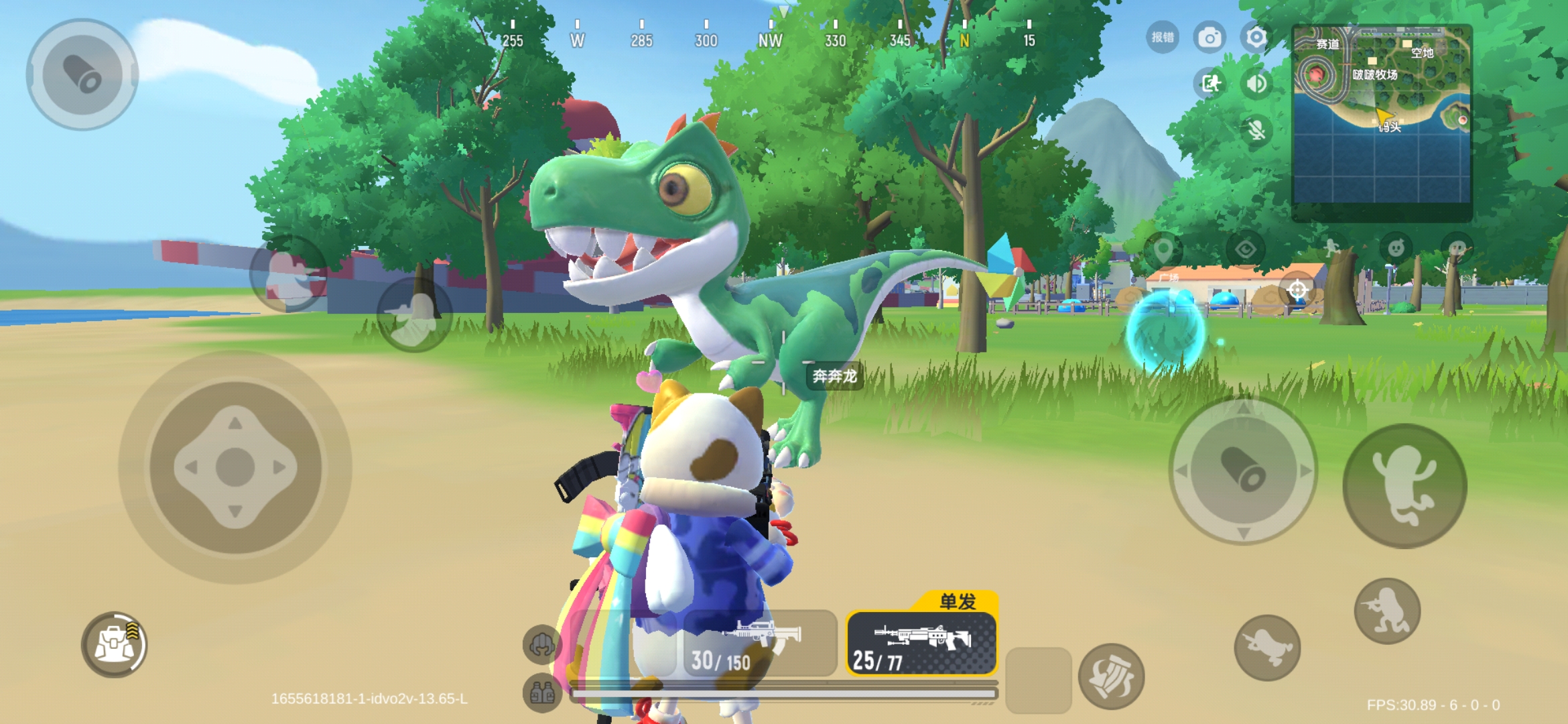This screenshot has width=1568, height=724.
Task: Open the minimap
Action: (1382, 115)
